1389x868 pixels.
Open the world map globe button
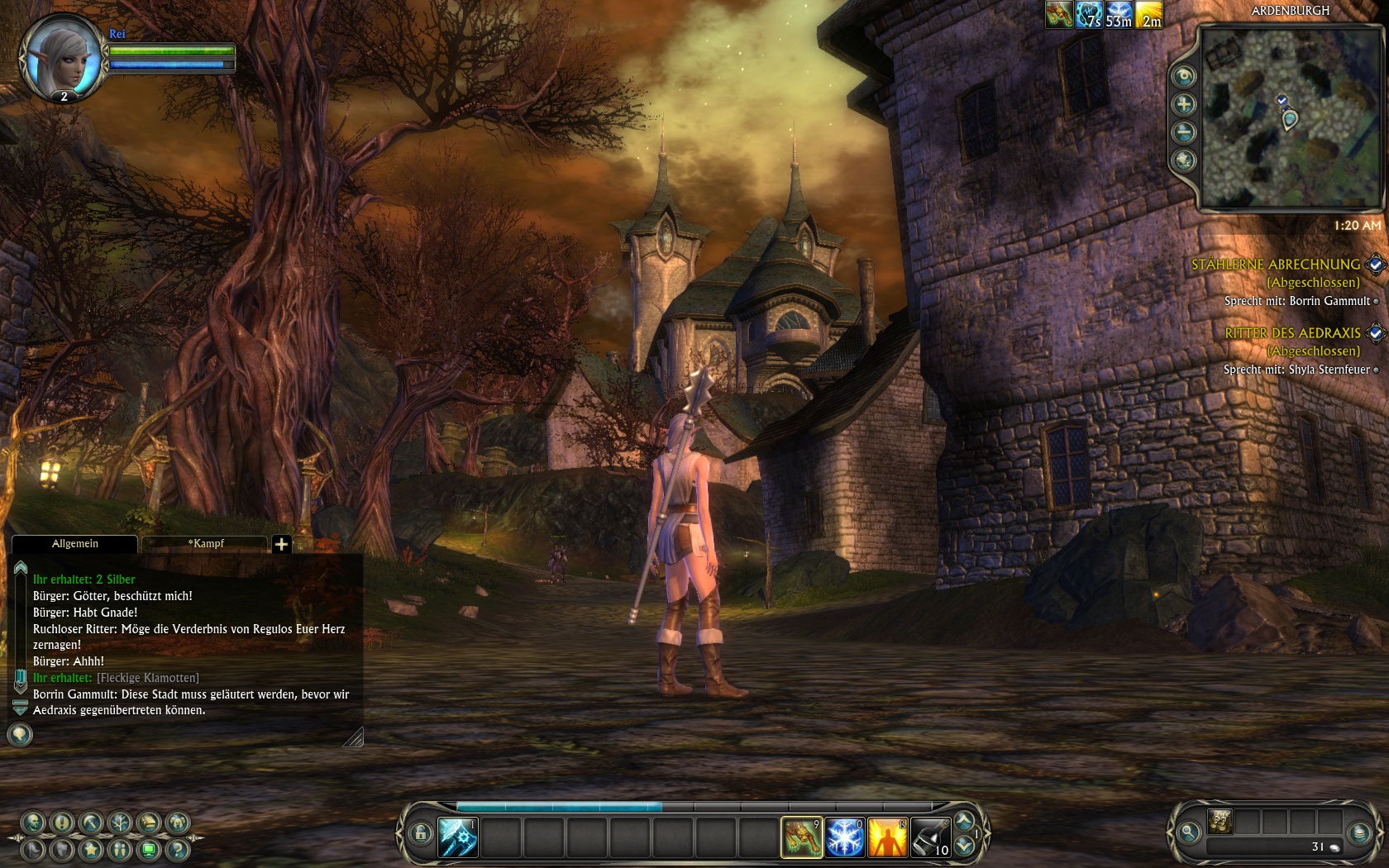pyautogui.click(x=1184, y=160)
